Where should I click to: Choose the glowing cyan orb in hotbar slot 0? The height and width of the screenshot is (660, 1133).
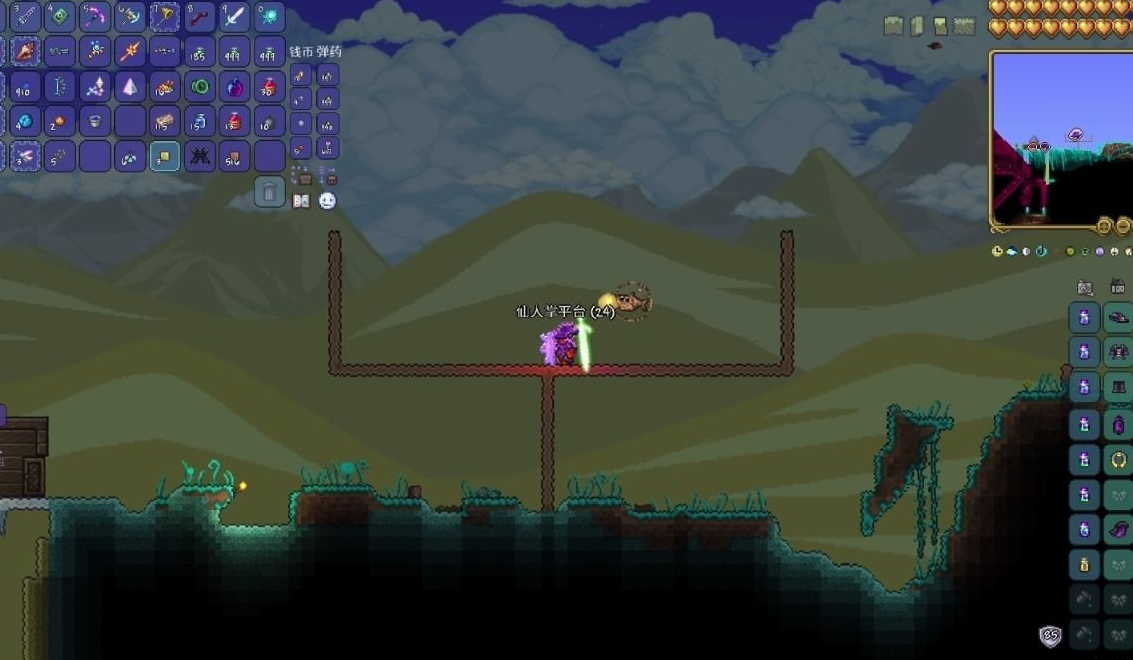click(x=269, y=17)
